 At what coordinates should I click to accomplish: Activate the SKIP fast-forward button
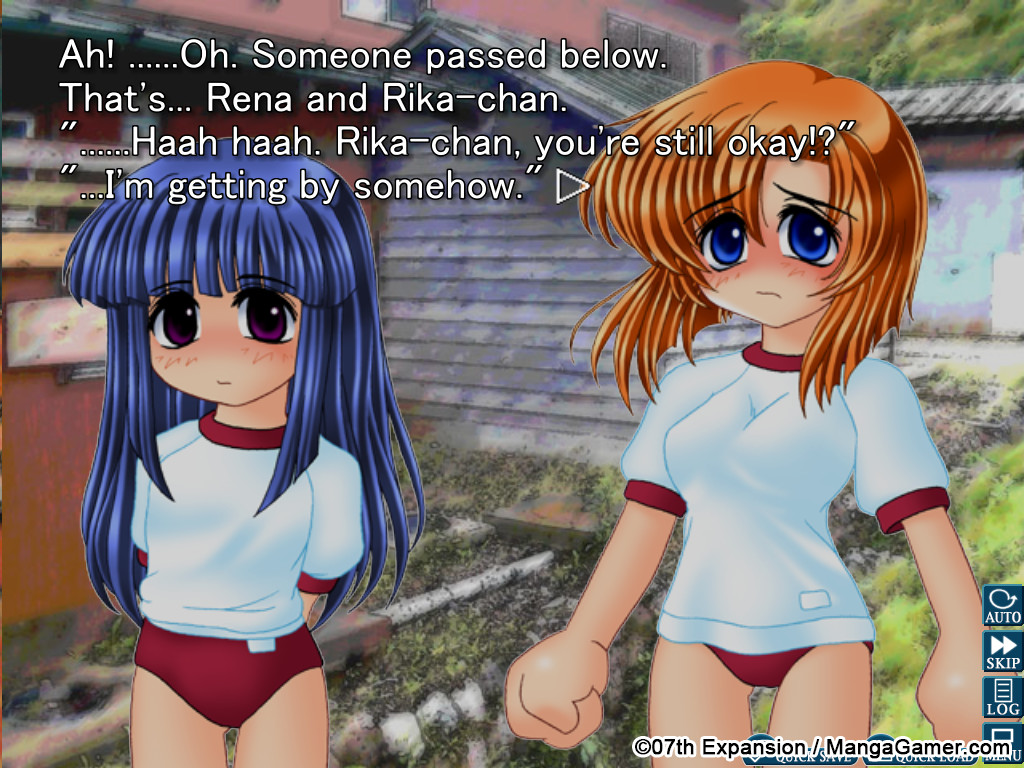click(x=1002, y=651)
